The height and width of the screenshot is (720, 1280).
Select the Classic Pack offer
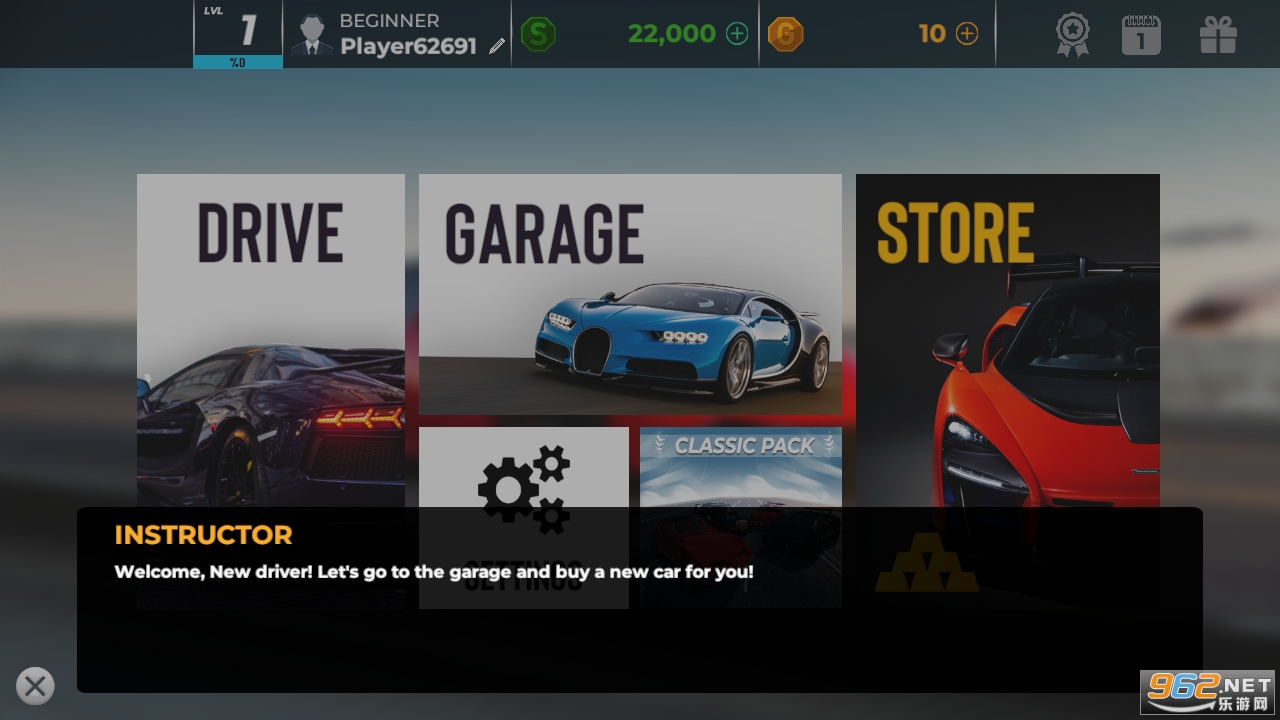(x=741, y=468)
